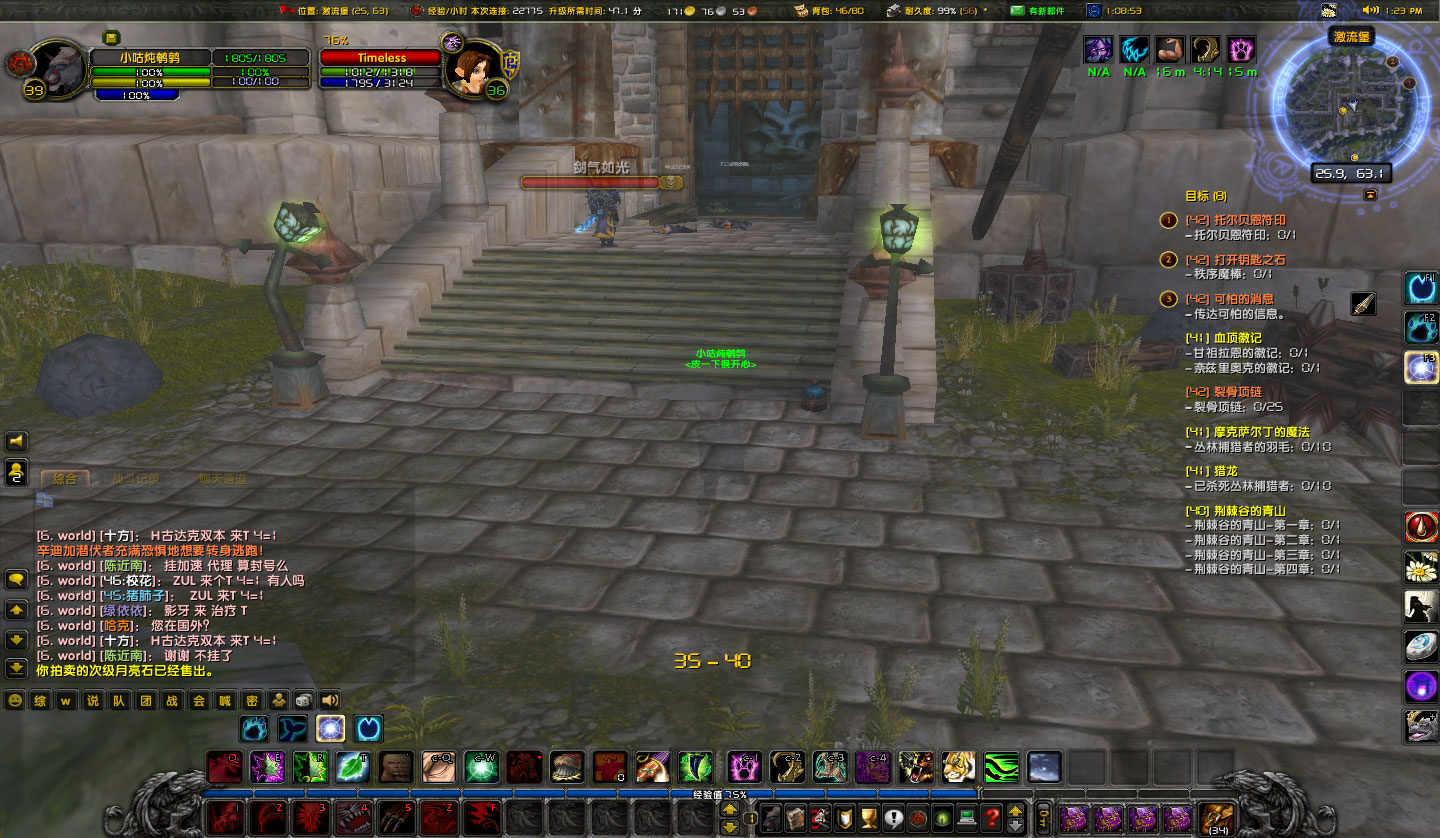Screen dimensions: 1440x838
Task: Open the emote smiley menu below chat
Action: click(14, 701)
